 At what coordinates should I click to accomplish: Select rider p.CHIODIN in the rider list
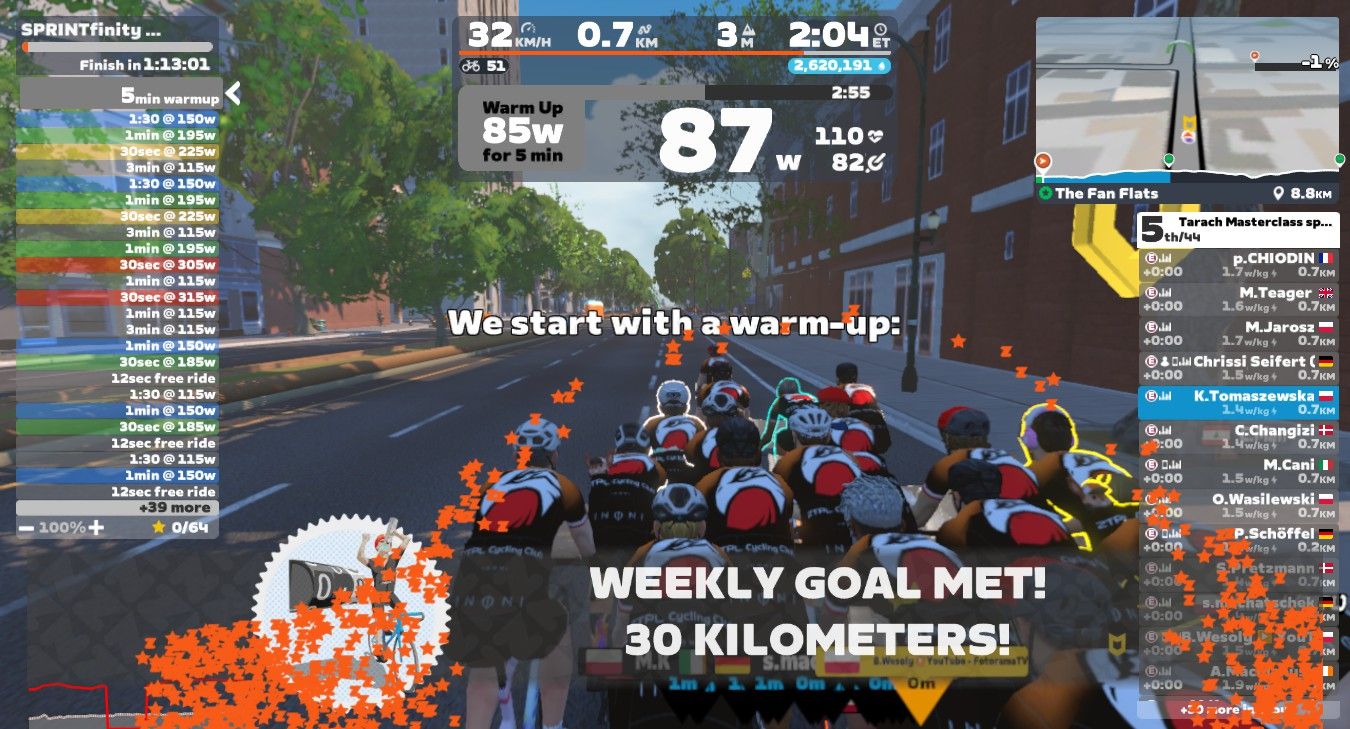pos(1238,264)
